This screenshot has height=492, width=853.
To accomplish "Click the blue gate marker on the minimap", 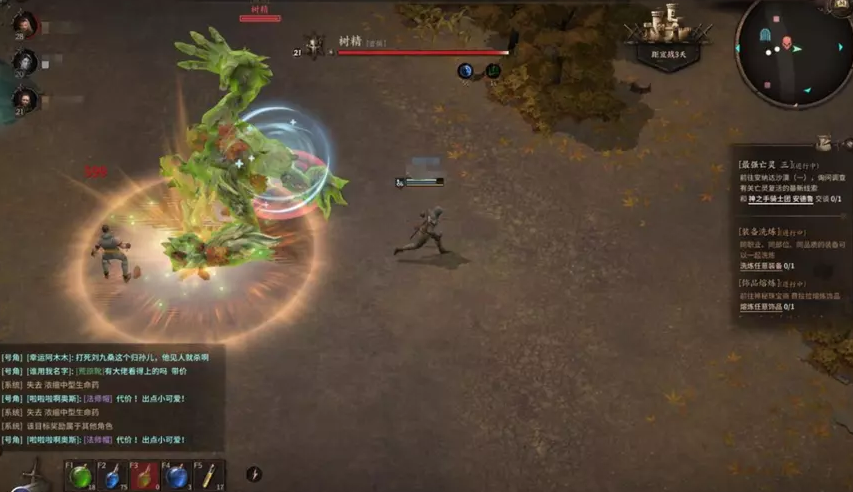I will 766,34.
